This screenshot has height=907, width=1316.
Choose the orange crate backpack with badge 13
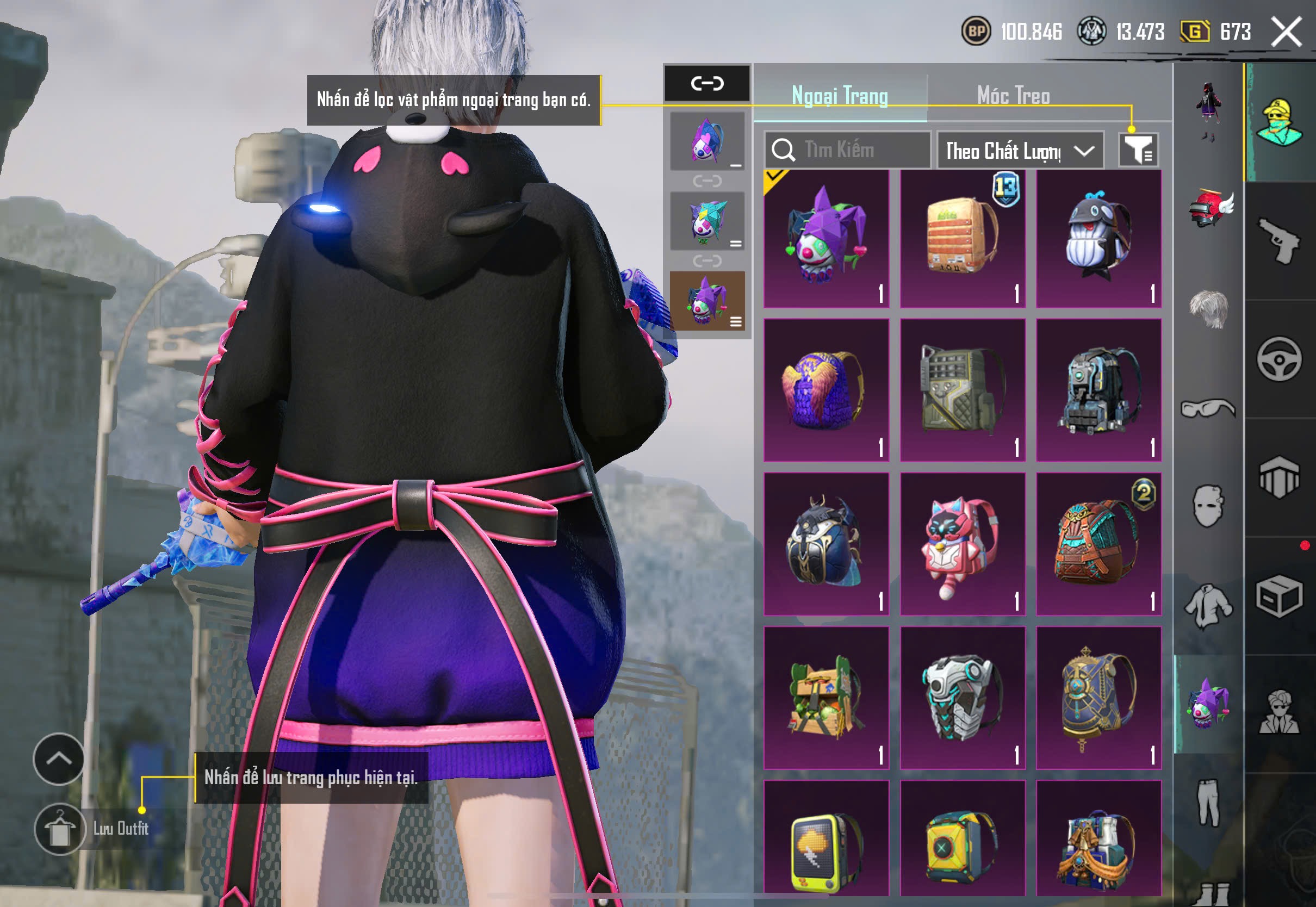click(x=963, y=239)
